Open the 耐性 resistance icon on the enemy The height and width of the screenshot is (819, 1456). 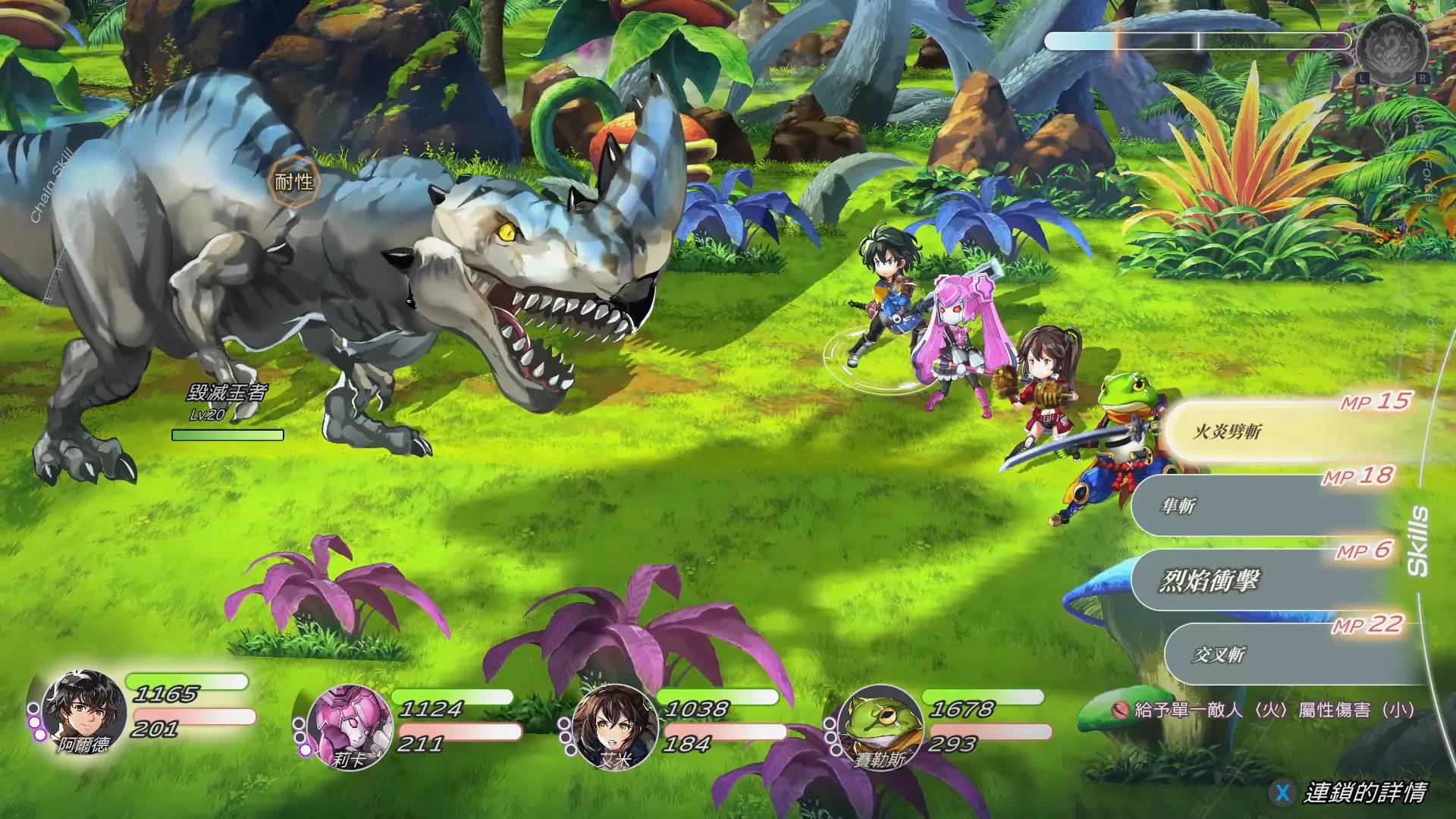click(293, 182)
